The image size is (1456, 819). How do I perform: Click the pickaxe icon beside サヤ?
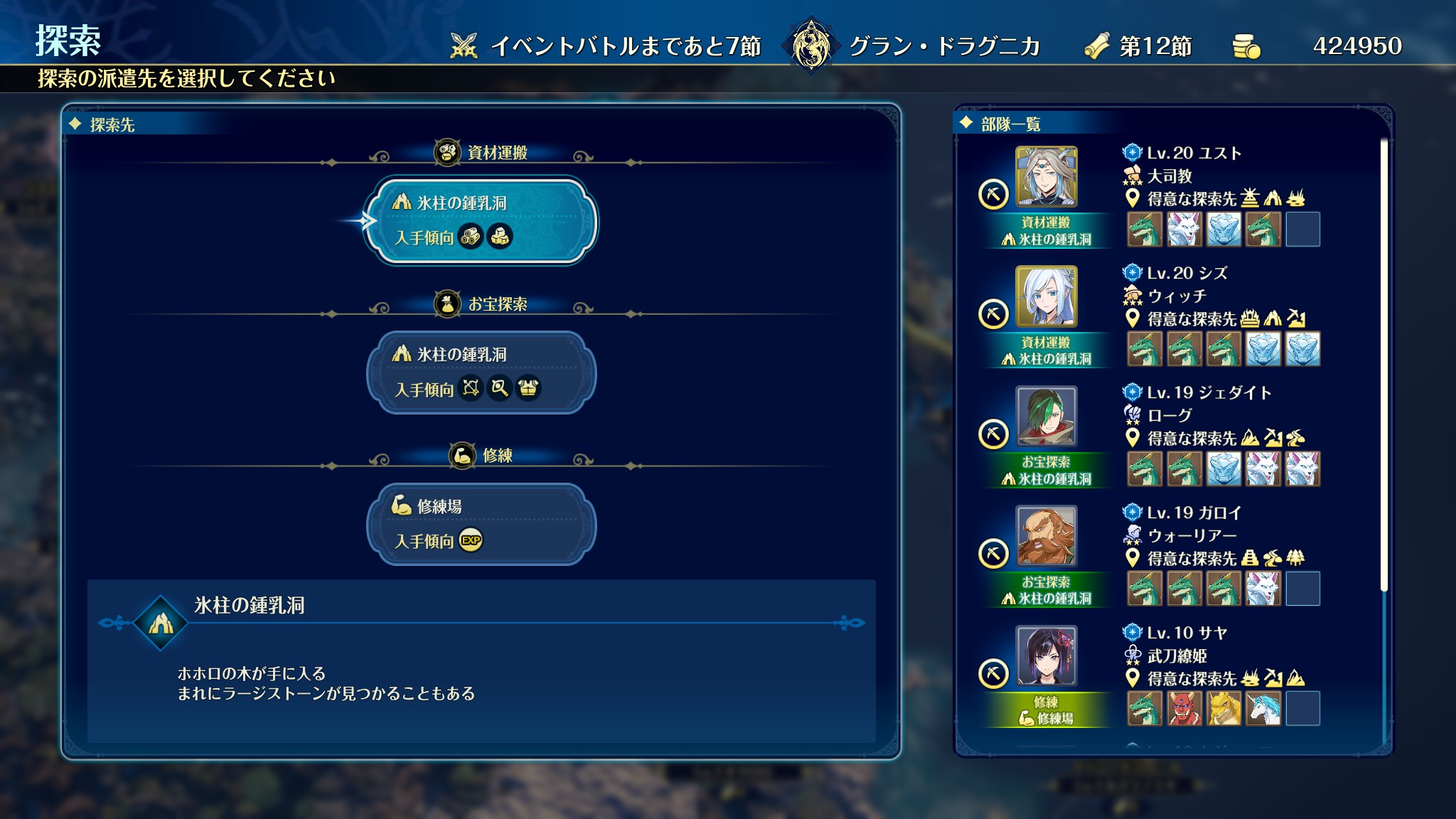(x=993, y=673)
